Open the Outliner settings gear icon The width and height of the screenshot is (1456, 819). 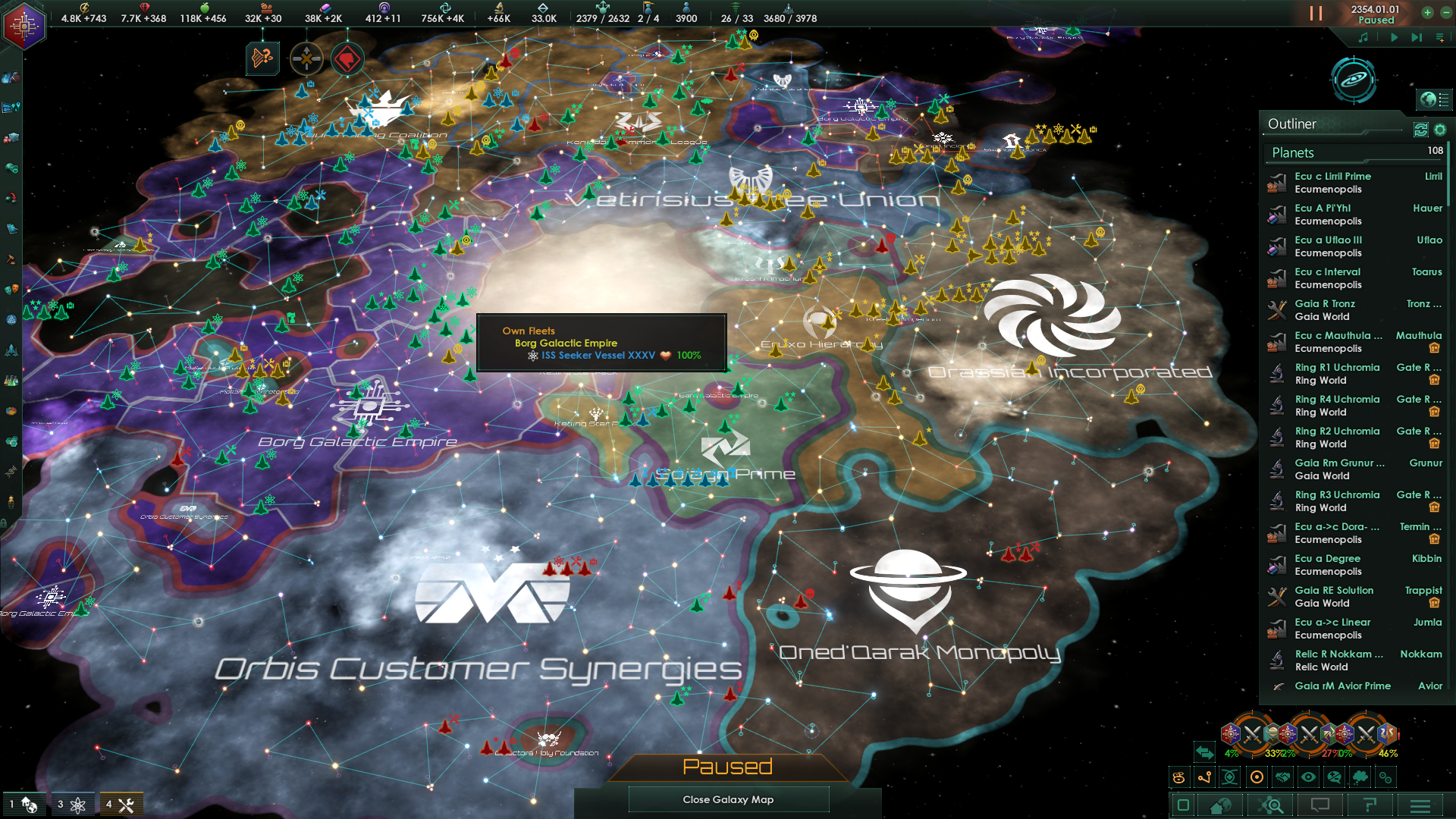pos(1441,130)
